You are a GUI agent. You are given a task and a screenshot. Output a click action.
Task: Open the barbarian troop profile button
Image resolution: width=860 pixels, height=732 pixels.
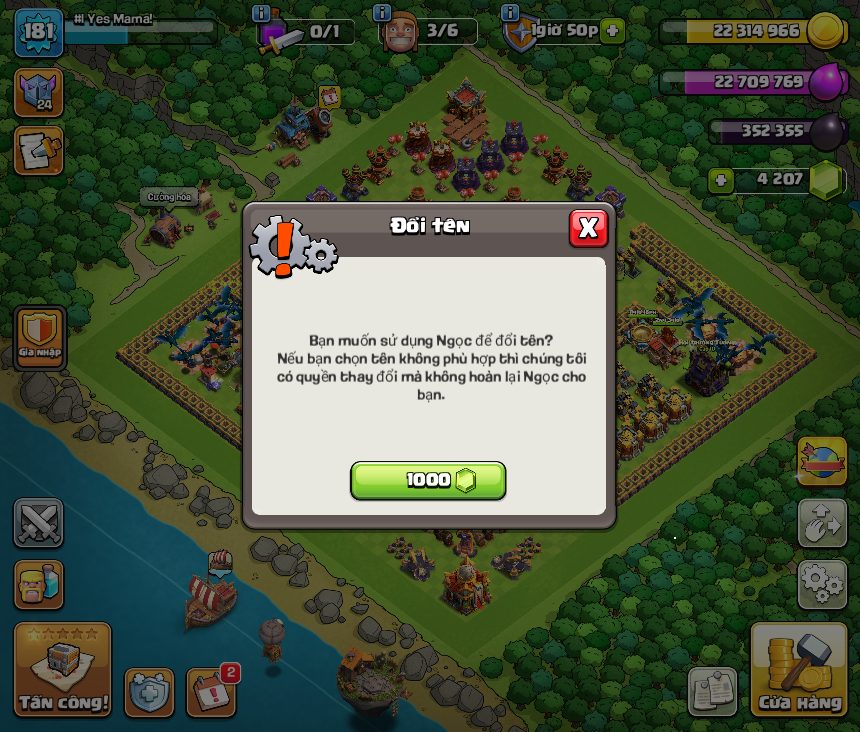point(39,584)
